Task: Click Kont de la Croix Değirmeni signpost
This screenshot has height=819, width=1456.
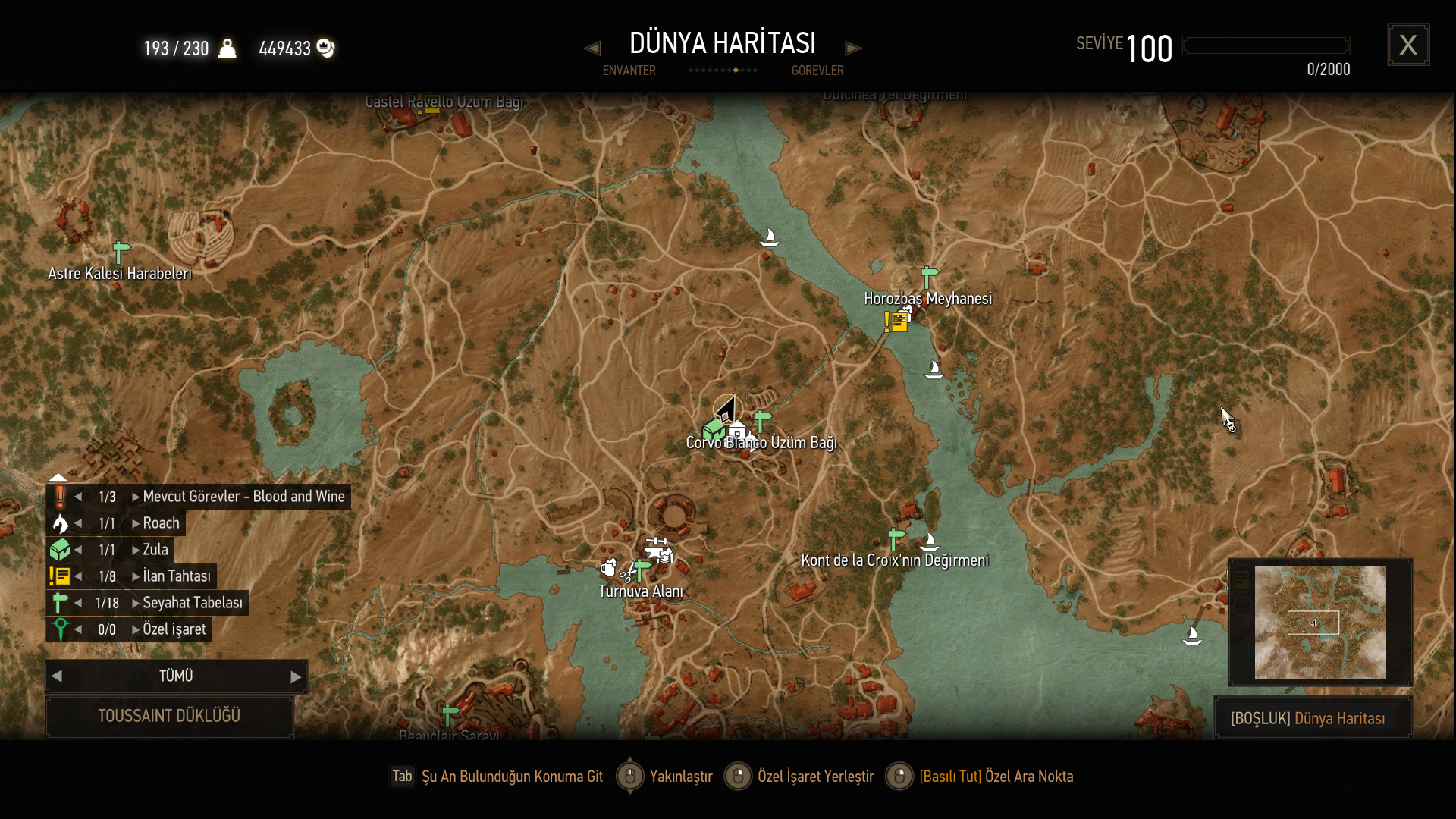Action: click(x=896, y=538)
